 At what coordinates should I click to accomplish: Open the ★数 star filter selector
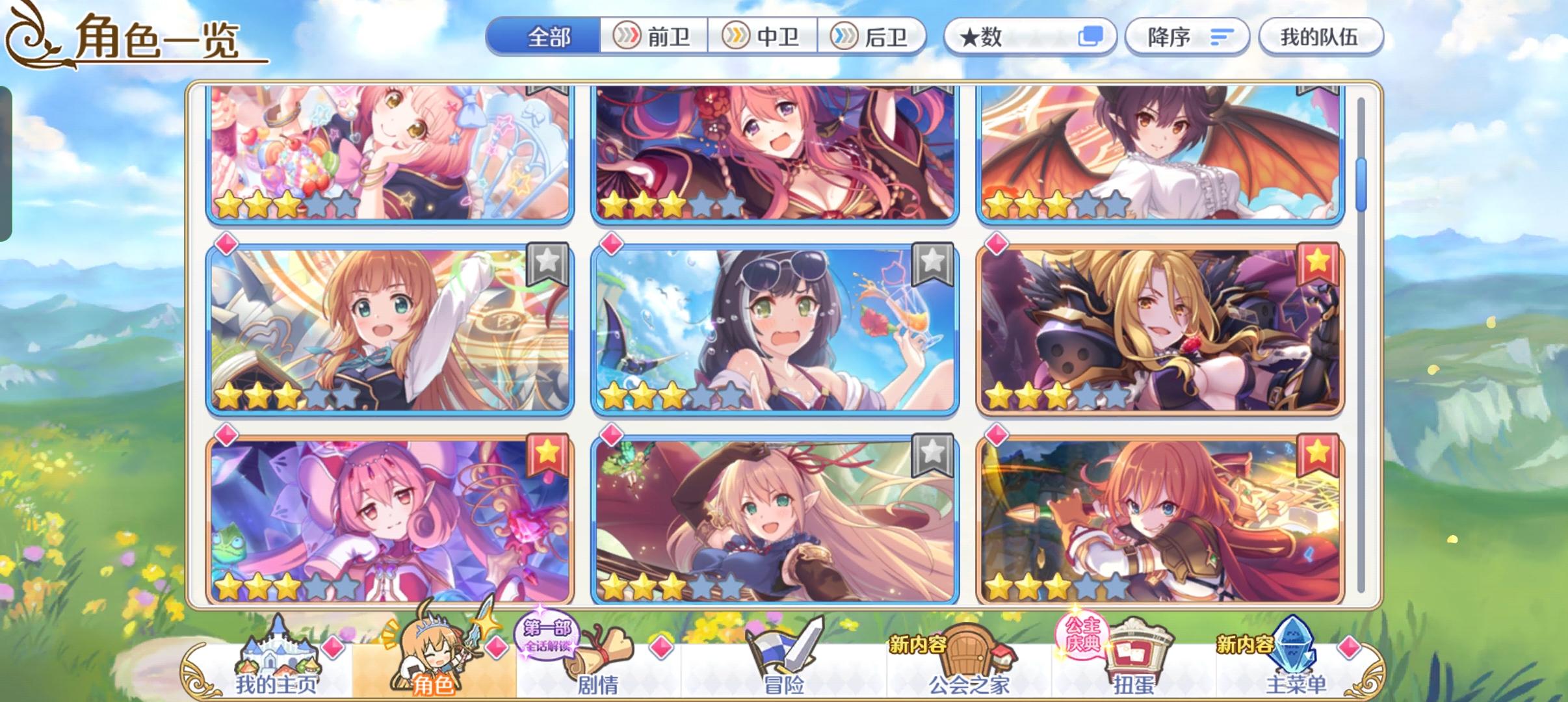point(1032,36)
